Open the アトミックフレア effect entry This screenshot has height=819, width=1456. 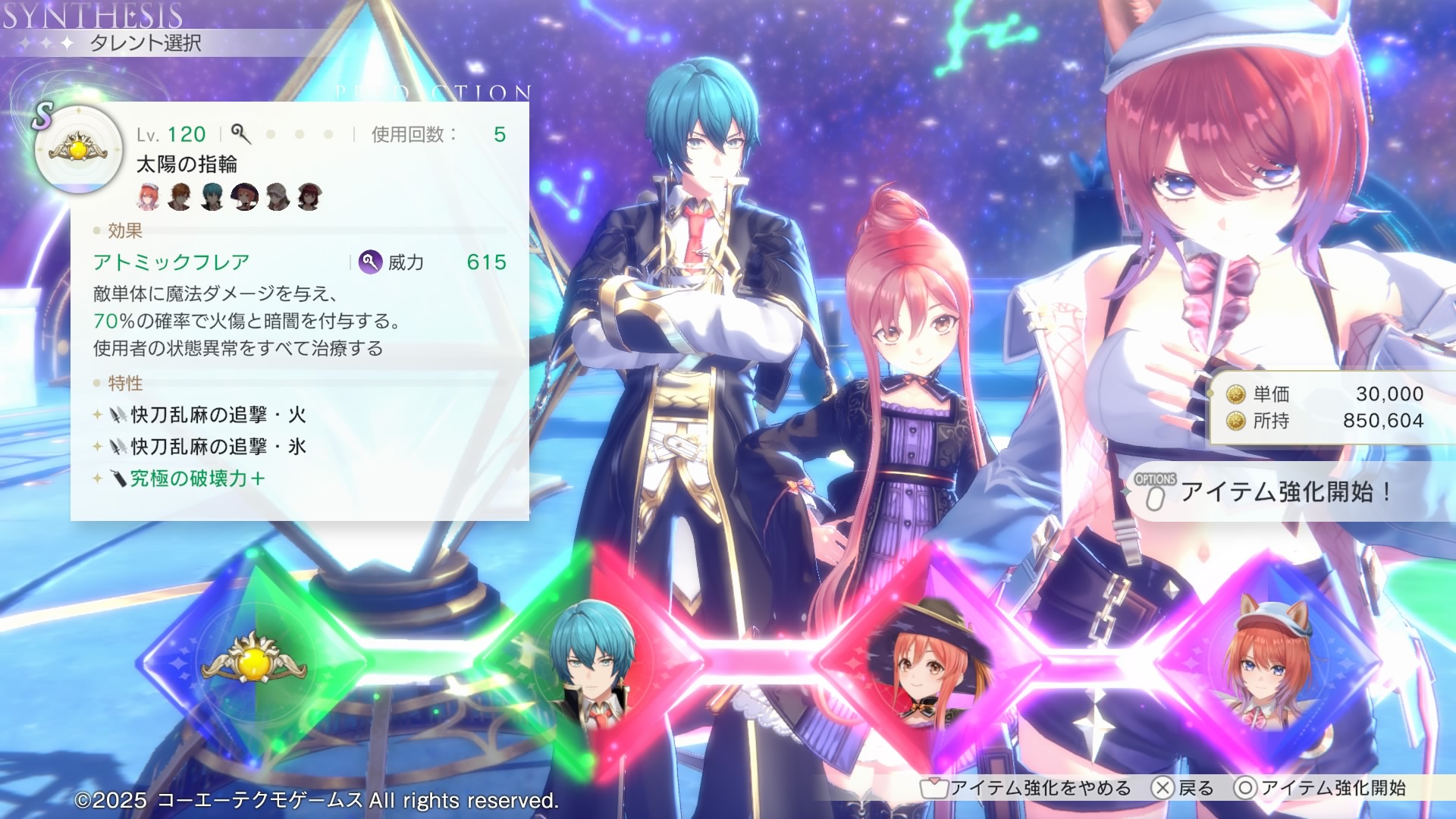(171, 262)
